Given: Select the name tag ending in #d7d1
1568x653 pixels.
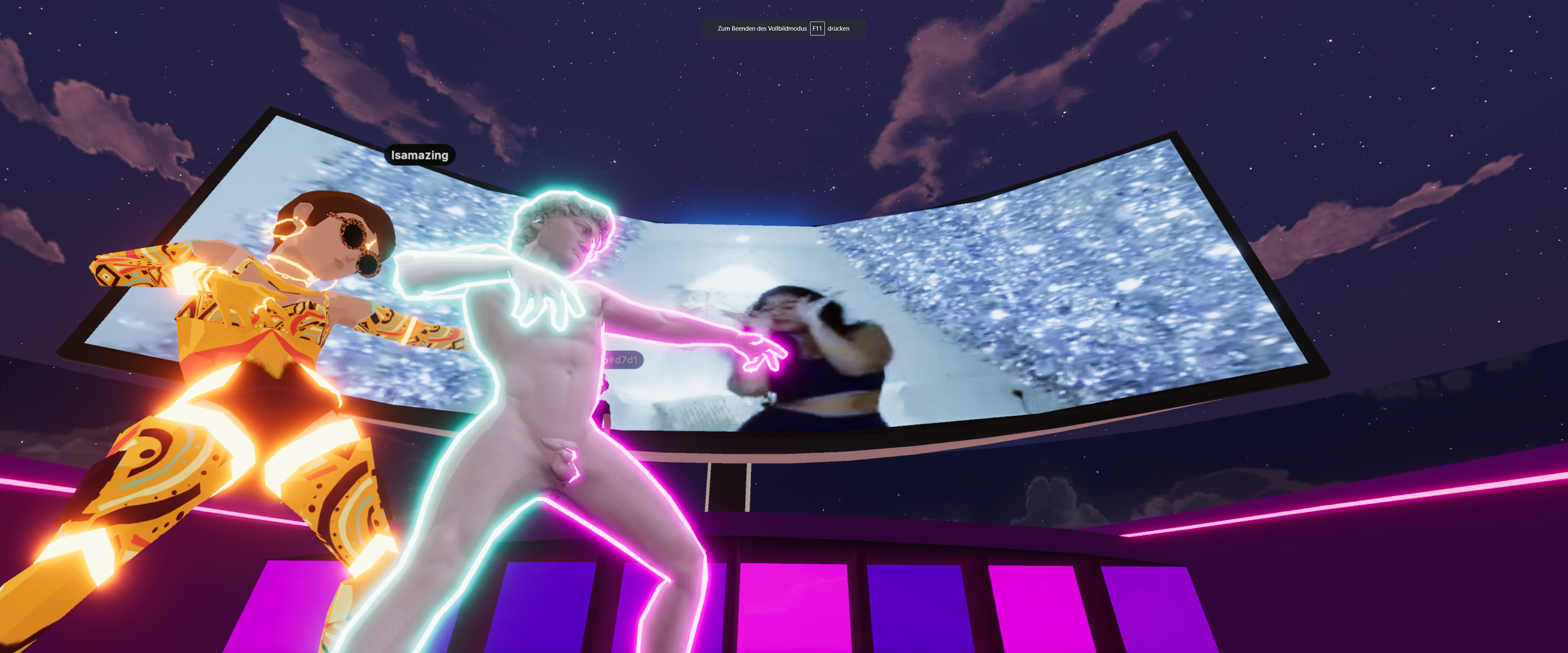Looking at the screenshot, I should [623, 360].
